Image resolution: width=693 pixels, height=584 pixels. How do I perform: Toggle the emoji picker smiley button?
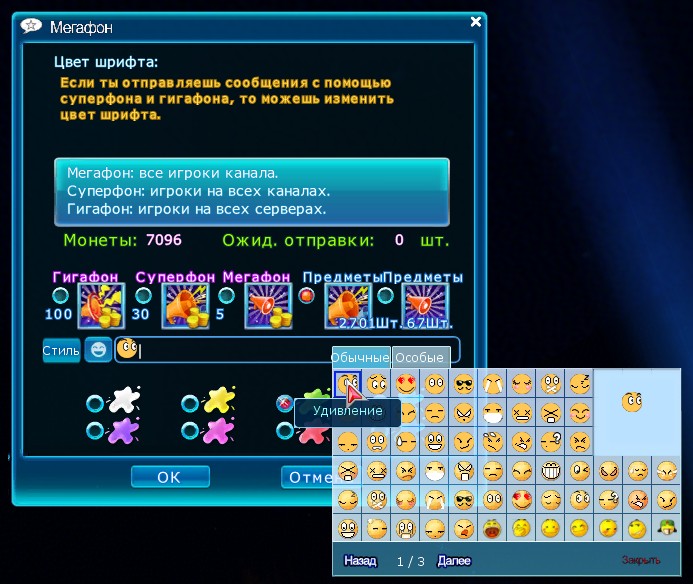pos(98,350)
